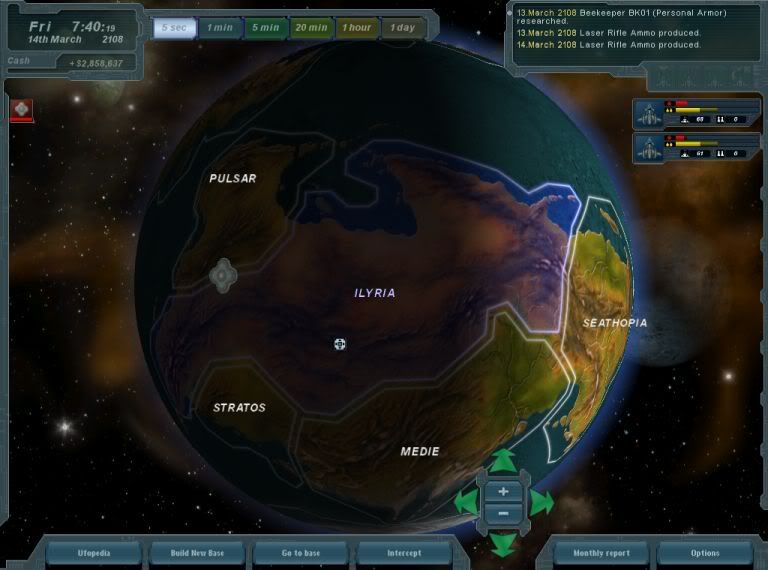This screenshot has width=768, height=570.
Task: Open the Ufopedia
Action: click(x=95, y=553)
